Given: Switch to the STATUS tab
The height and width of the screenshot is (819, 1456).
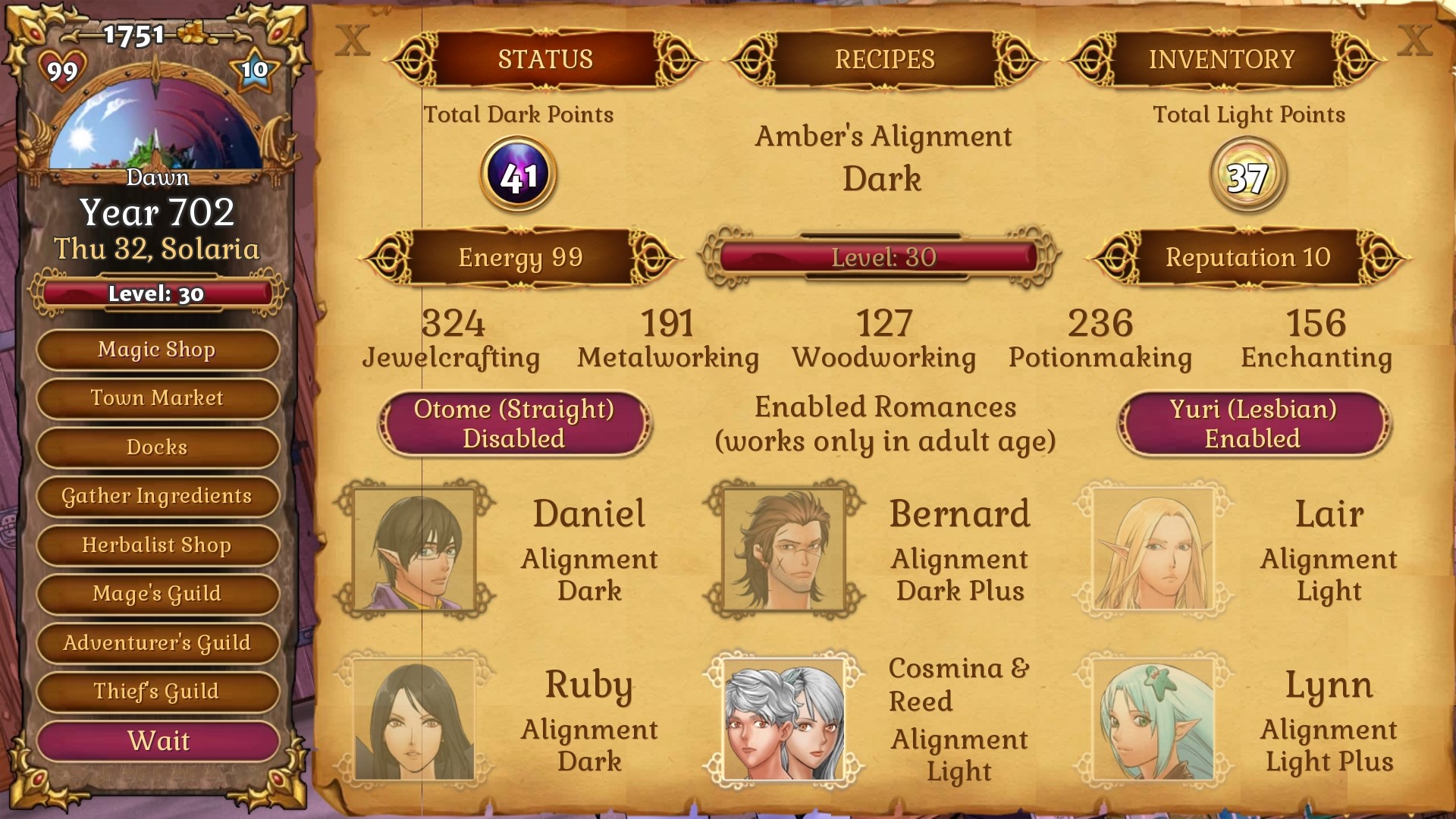Looking at the screenshot, I should (546, 58).
